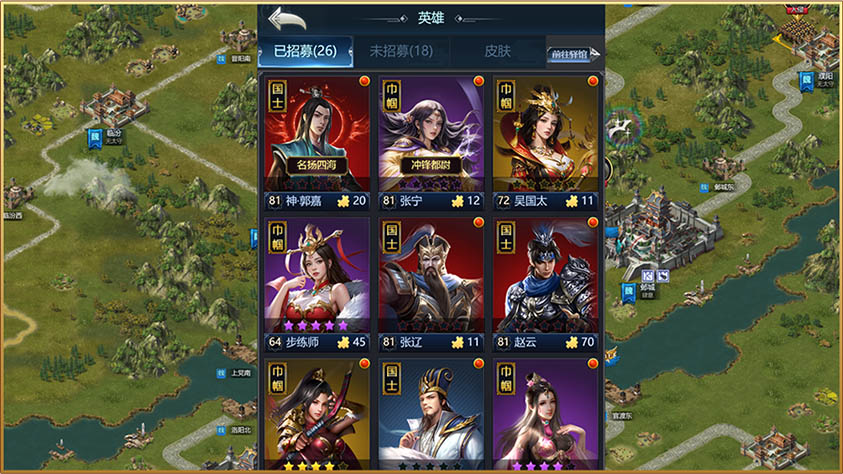This screenshot has height=474, width=843.
Task: Open the 吴国太 hero card
Action: pyautogui.click(x=546, y=140)
